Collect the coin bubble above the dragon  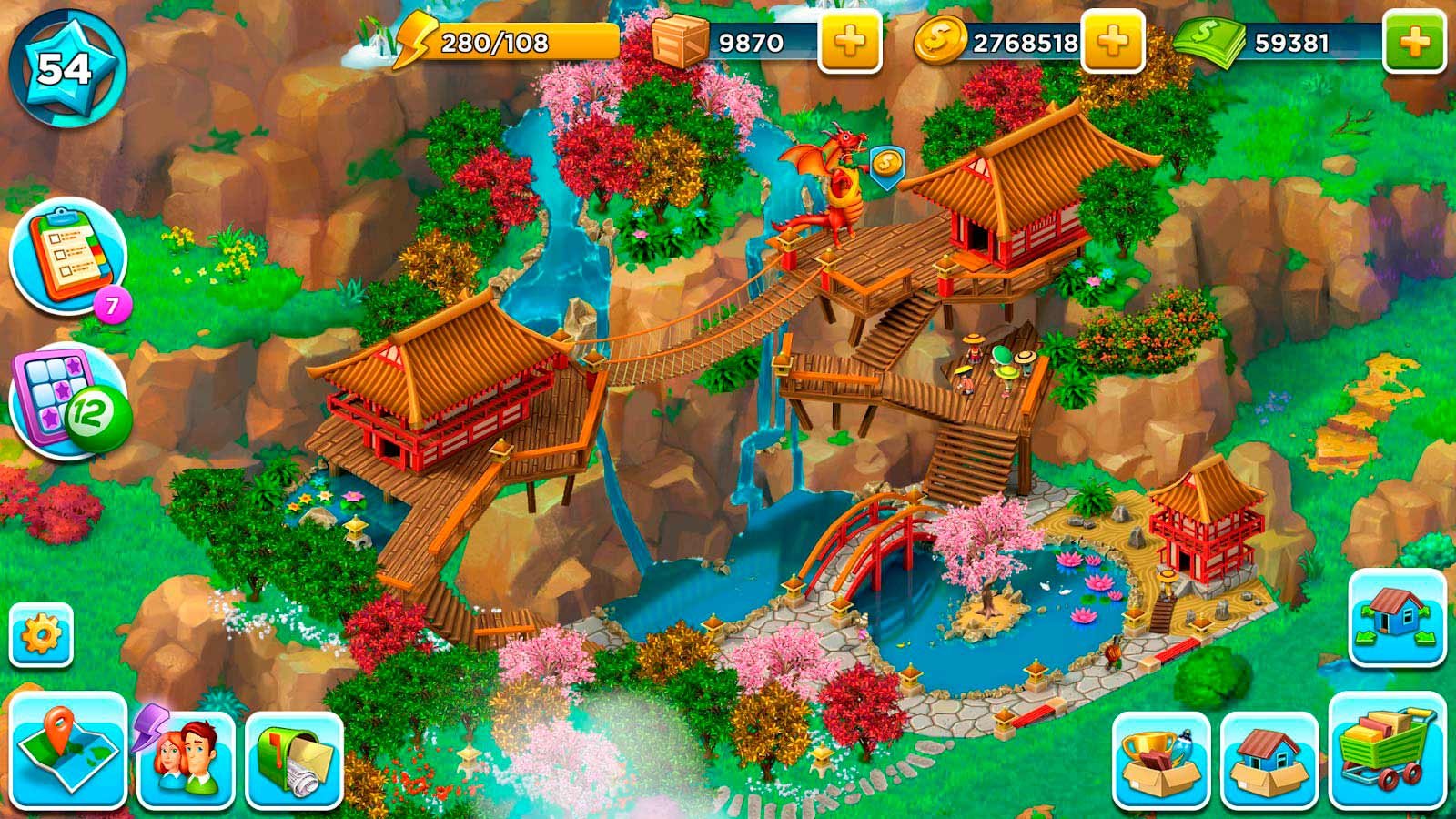(885, 167)
